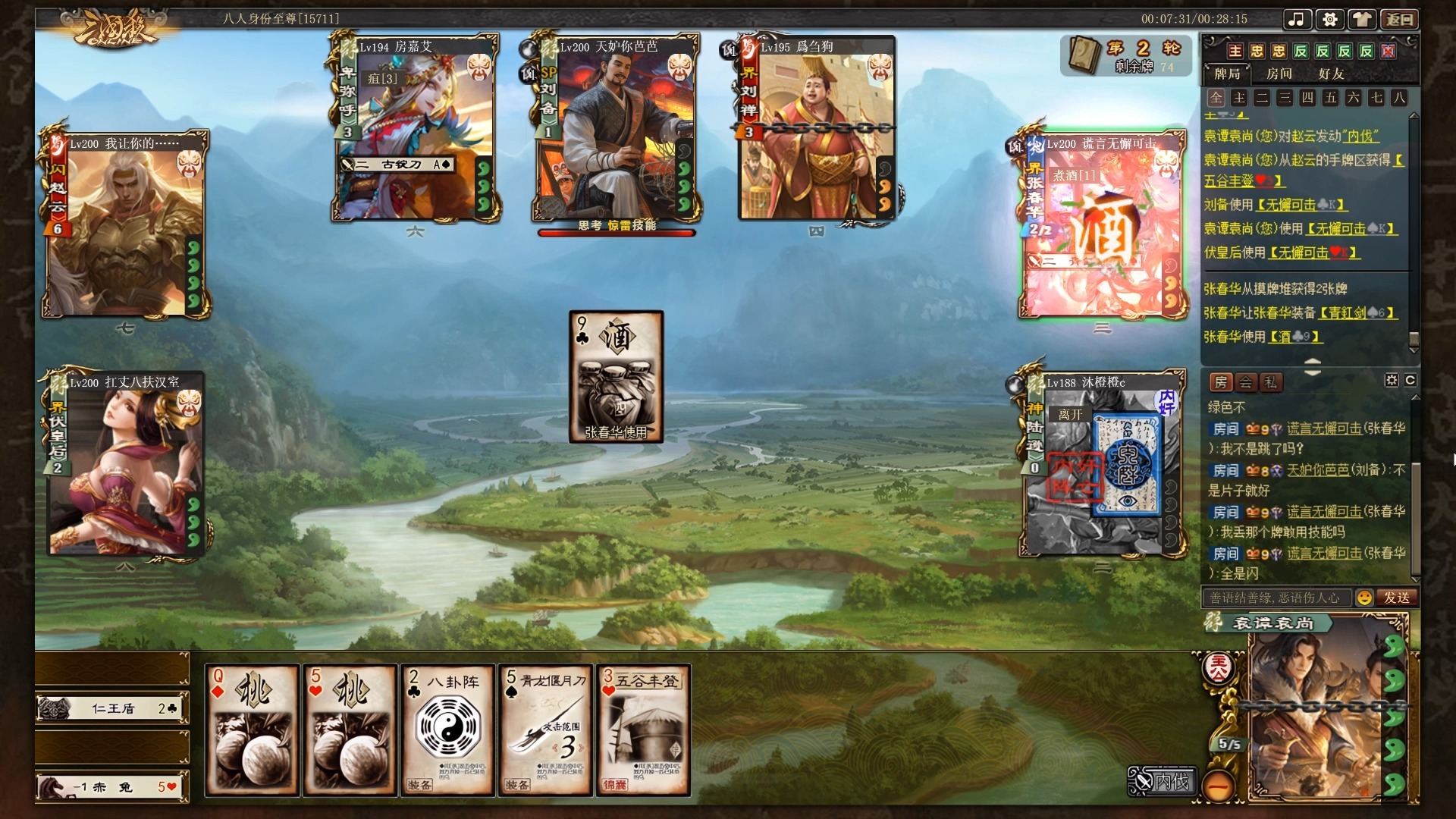Click the 返回 return button

[x=1399, y=20]
